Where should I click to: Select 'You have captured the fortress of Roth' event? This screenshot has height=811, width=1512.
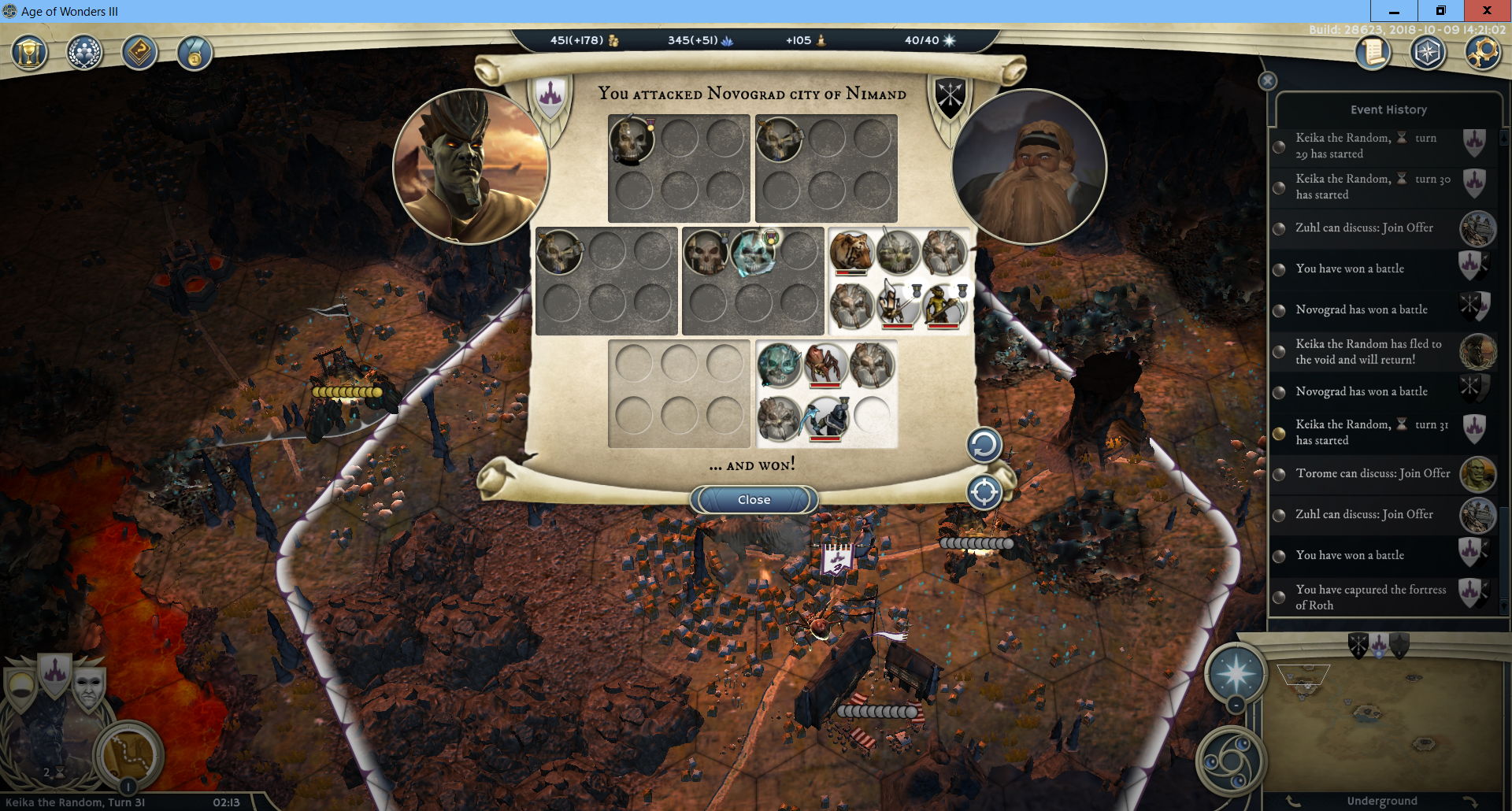[1371, 597]
